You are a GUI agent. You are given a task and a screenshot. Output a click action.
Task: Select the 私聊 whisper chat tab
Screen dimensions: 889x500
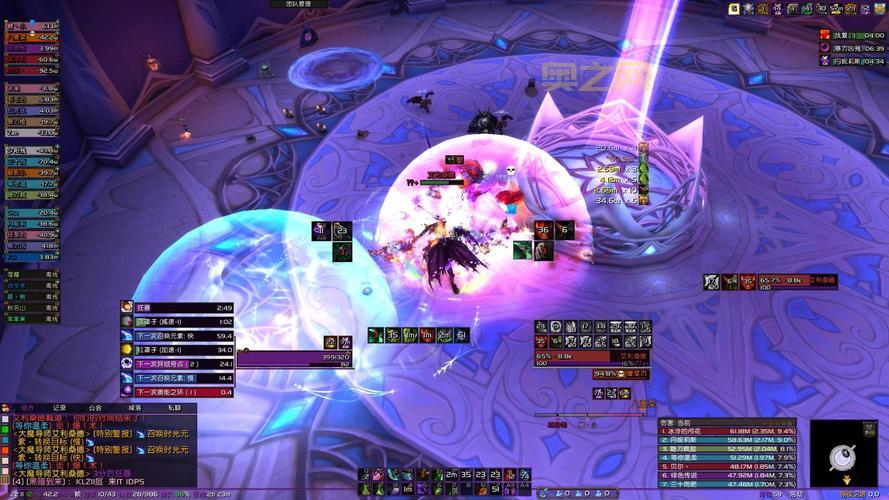tap(174, 407)
